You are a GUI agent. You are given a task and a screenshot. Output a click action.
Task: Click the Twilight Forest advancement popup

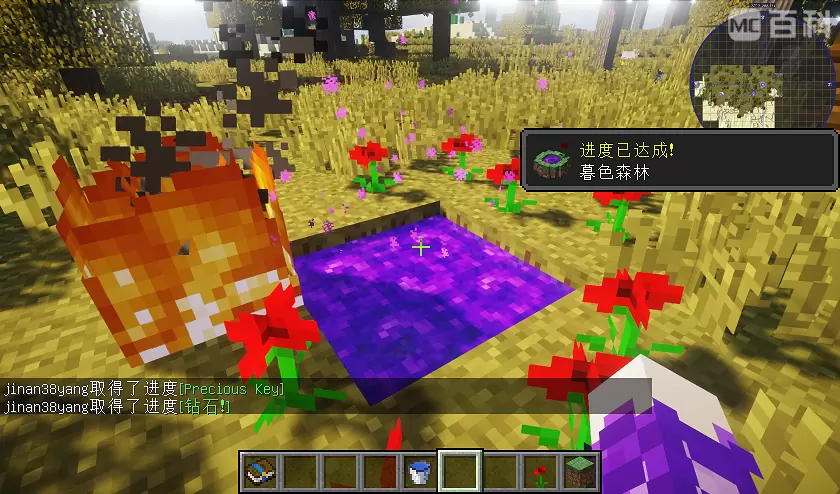click(678, 159)
